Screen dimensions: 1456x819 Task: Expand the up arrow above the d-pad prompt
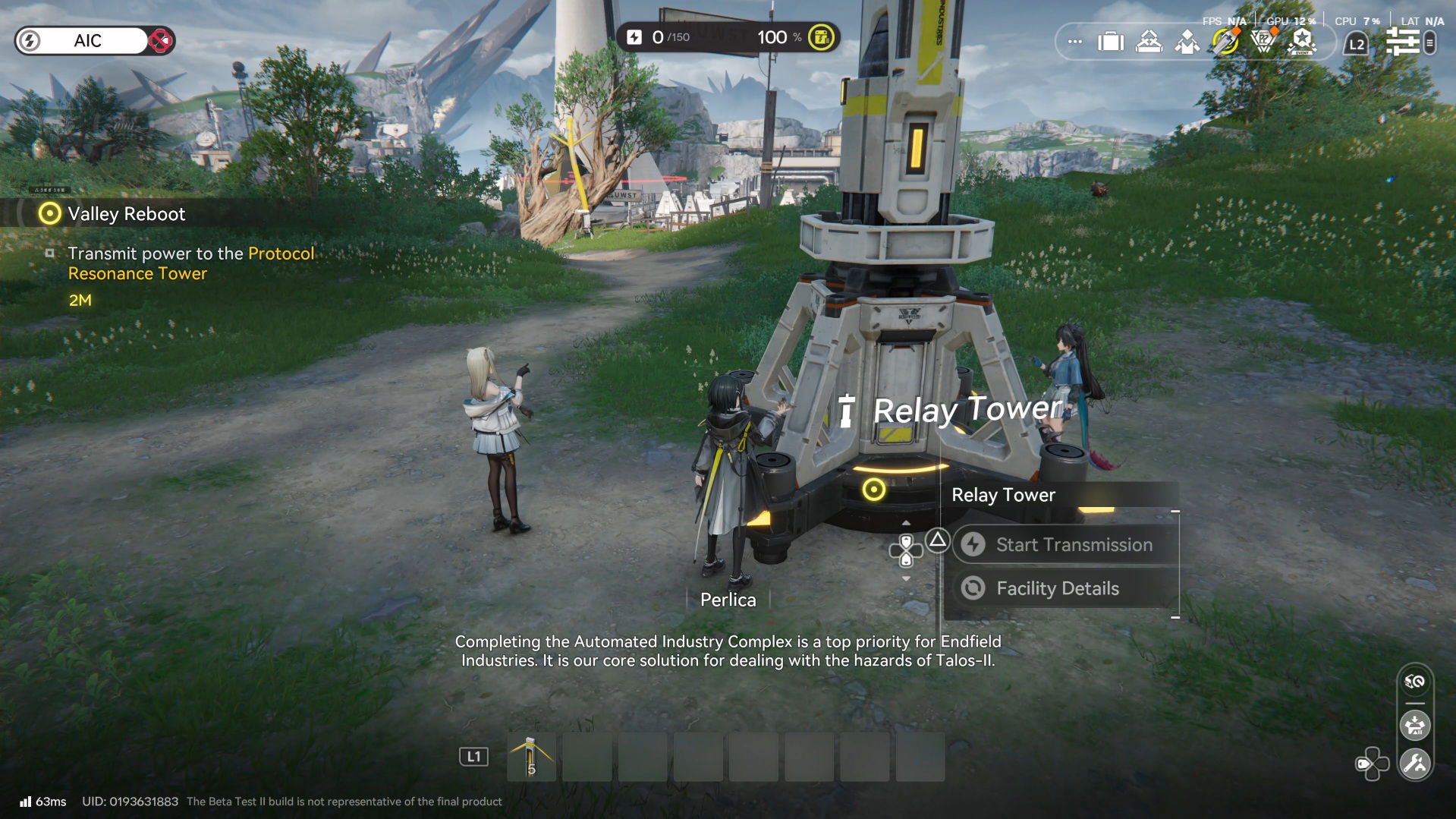point(905,521)
